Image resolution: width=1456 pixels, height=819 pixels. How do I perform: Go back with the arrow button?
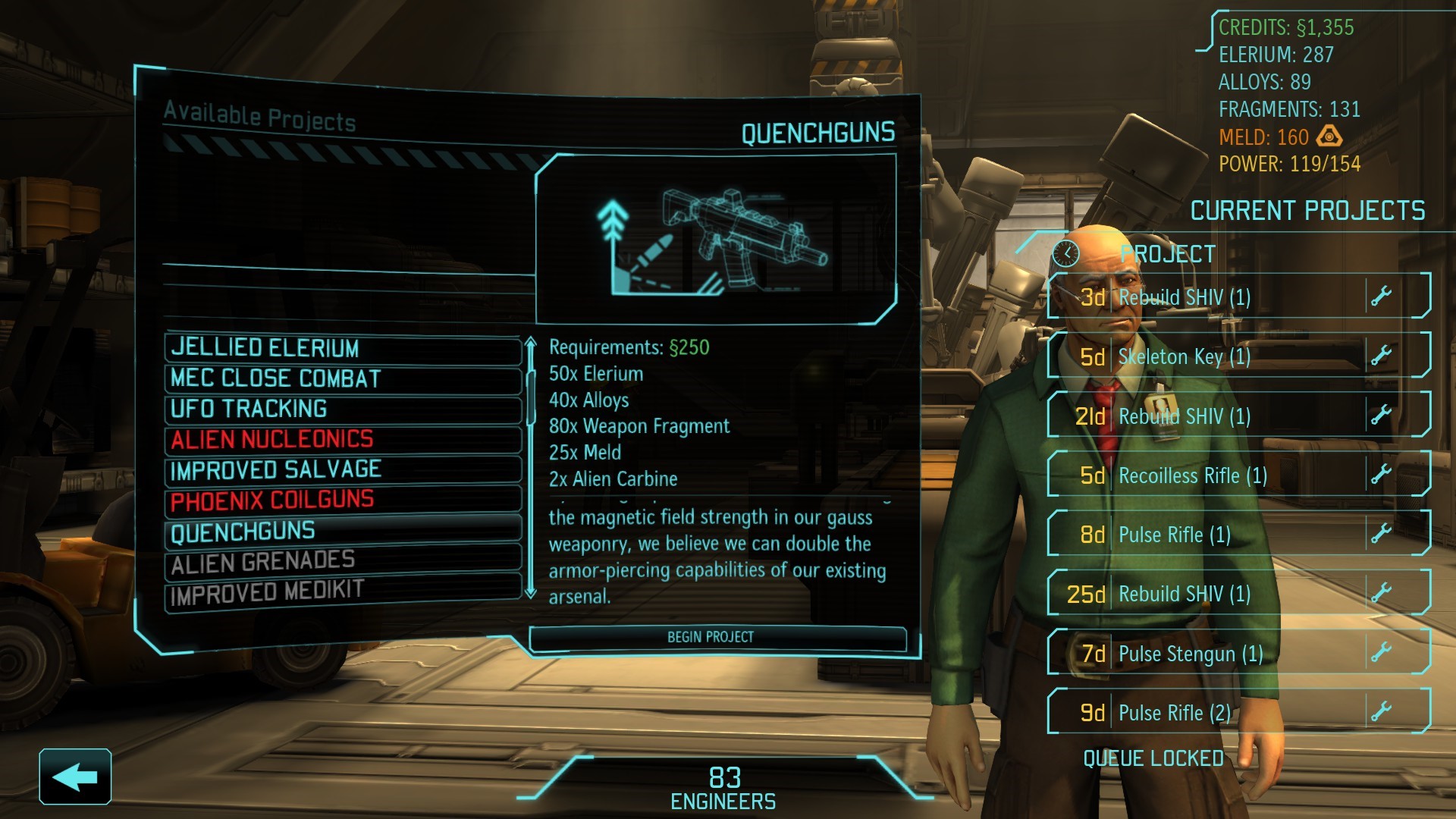point(75,777)
